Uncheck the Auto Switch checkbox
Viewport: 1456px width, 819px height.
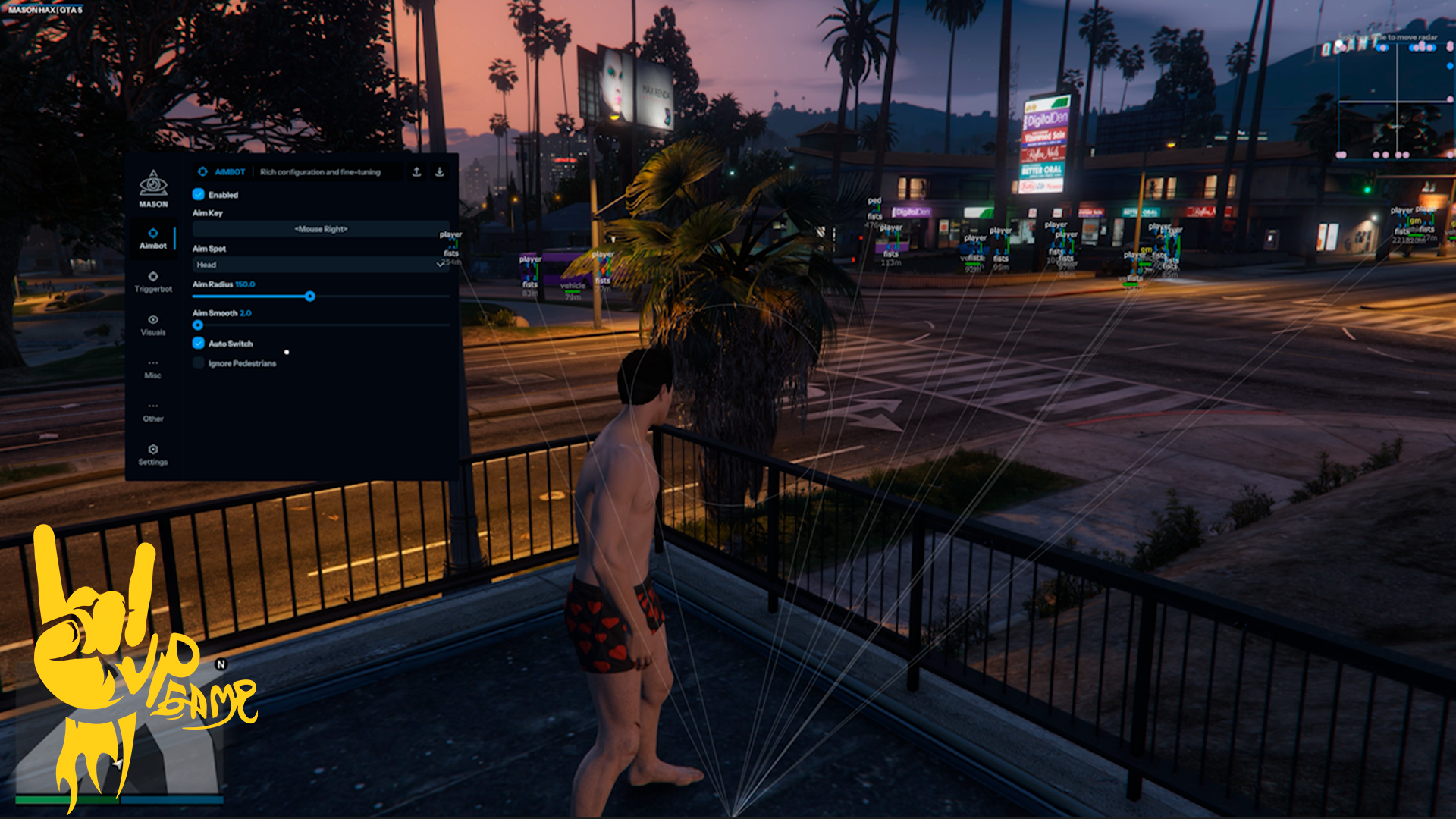tap(199, 344)
